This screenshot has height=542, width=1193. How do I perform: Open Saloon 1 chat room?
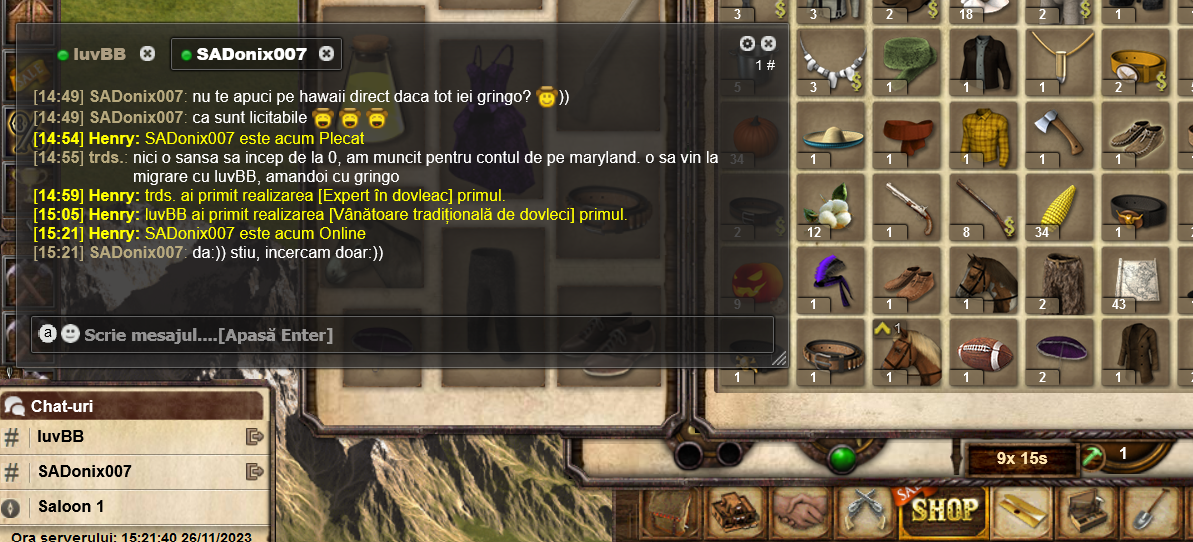(x=70, y=506)
